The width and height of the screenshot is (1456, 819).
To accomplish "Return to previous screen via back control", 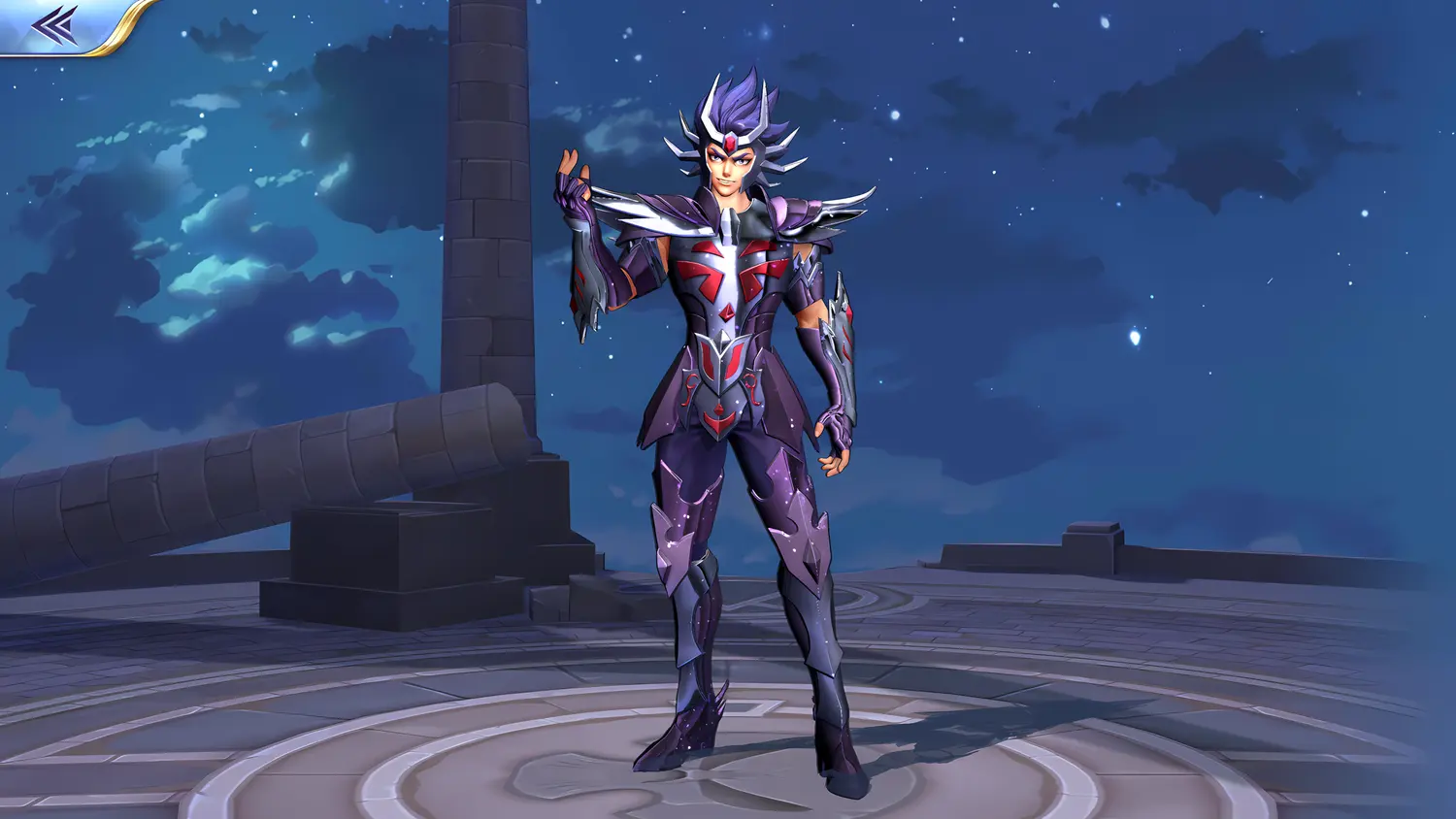I will (53, 24).
